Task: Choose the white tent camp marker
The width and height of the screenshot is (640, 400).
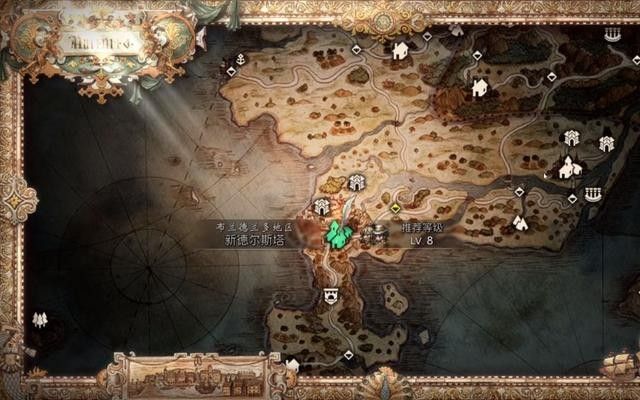Action: click(520, 222)
